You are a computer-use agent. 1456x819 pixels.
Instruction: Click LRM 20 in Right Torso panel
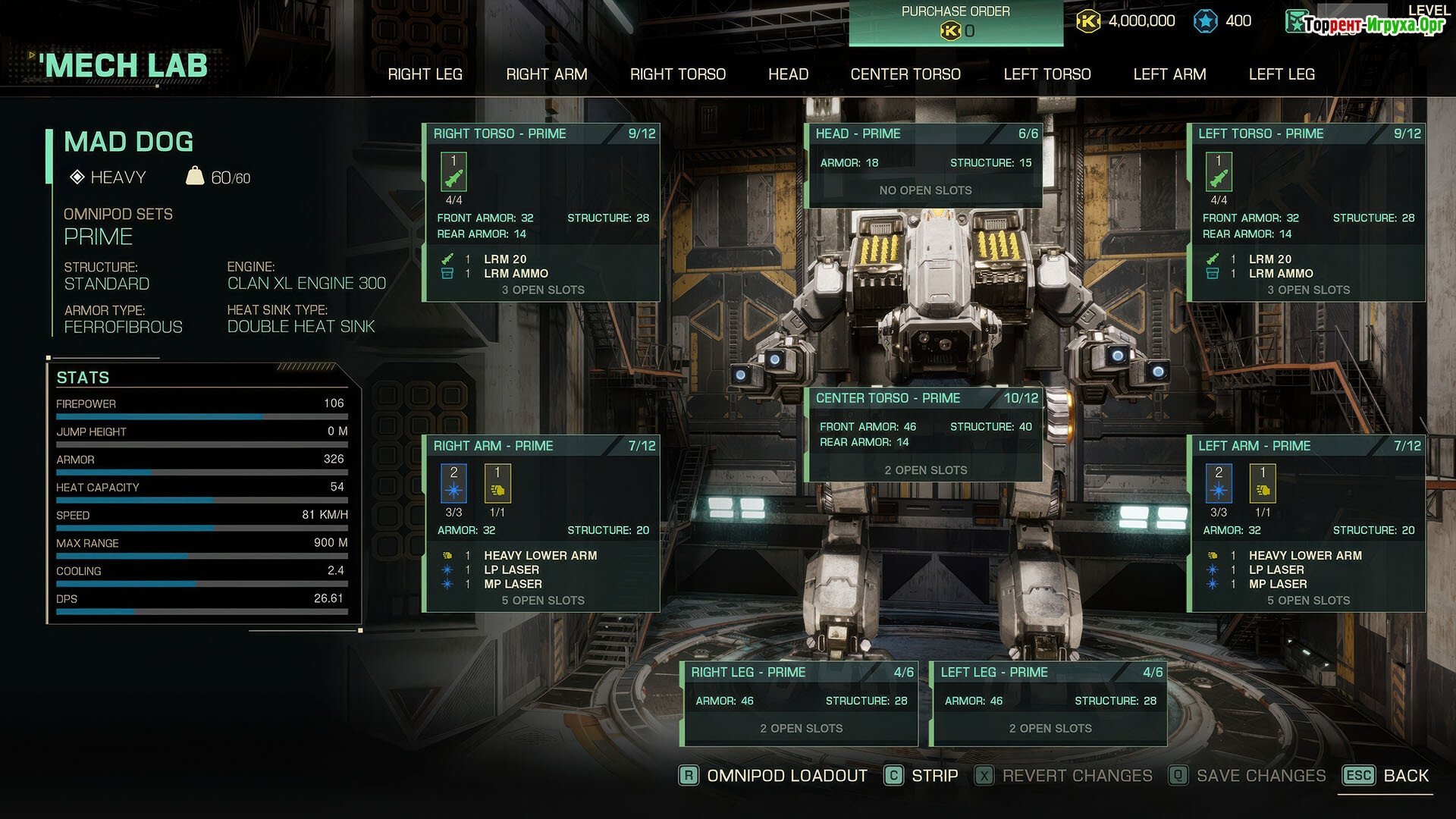(505, 259)
